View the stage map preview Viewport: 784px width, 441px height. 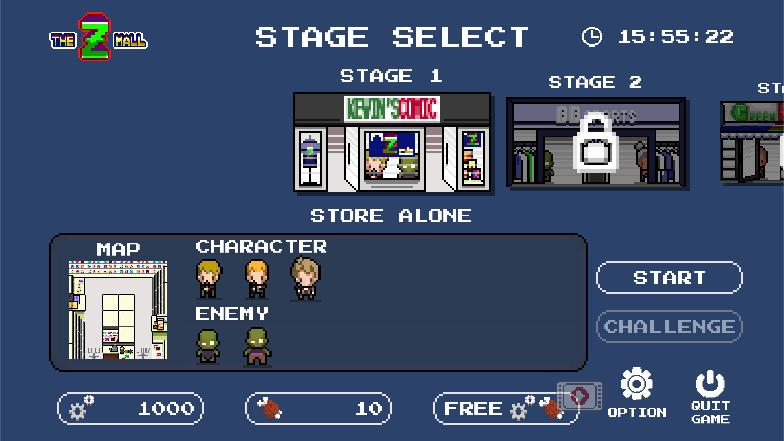[118, 310]
